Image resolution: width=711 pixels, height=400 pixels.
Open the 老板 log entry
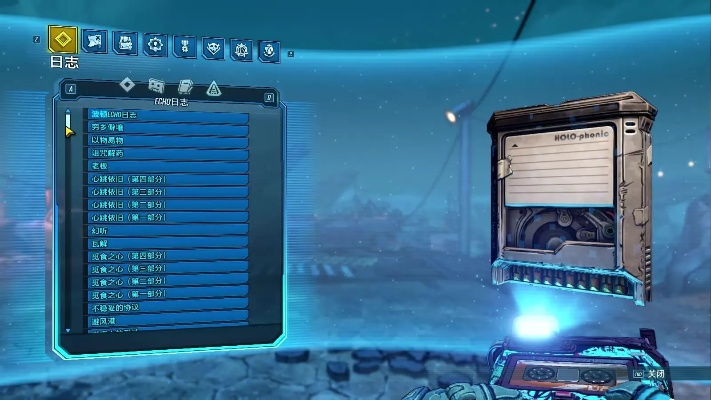tap(167, 167)
